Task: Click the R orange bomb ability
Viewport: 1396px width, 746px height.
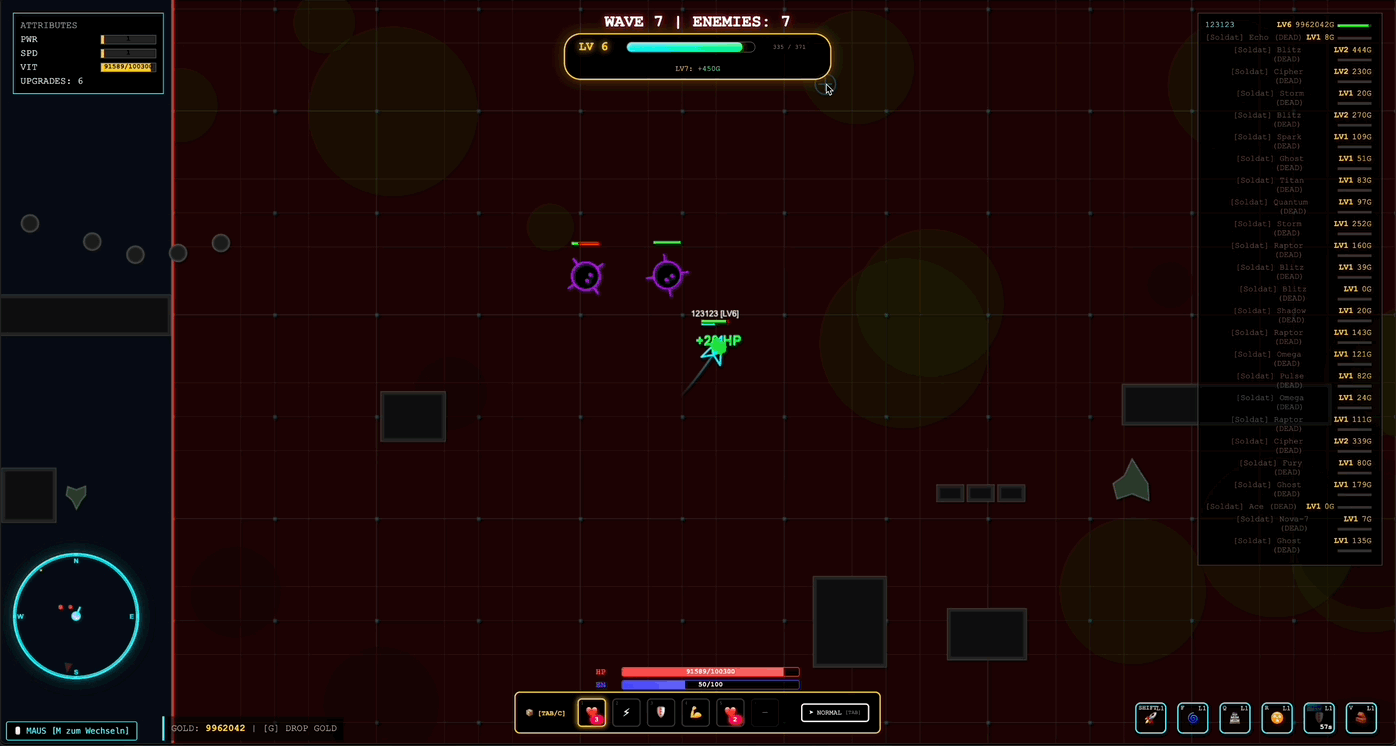Action: pyautogui.click(x=1276, y=717)
